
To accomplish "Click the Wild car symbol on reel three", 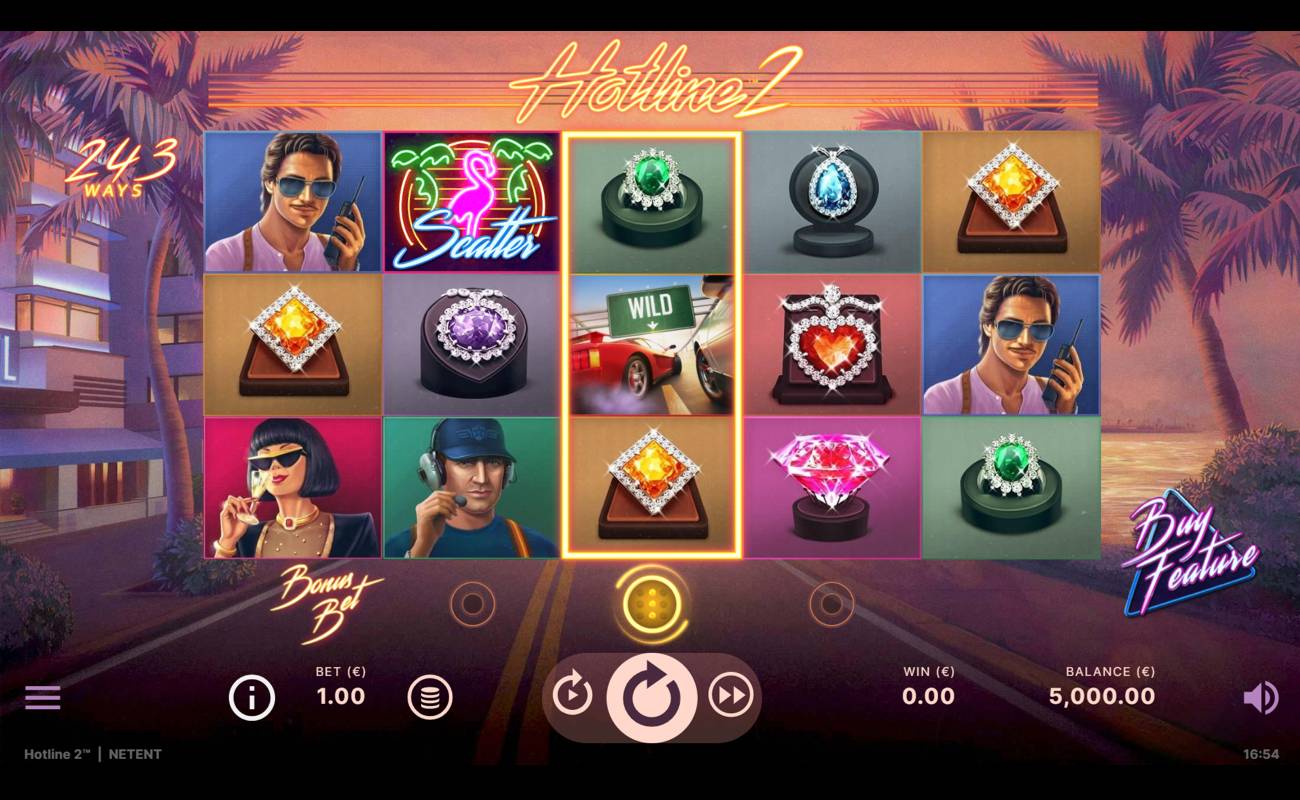I will [650, 345].
